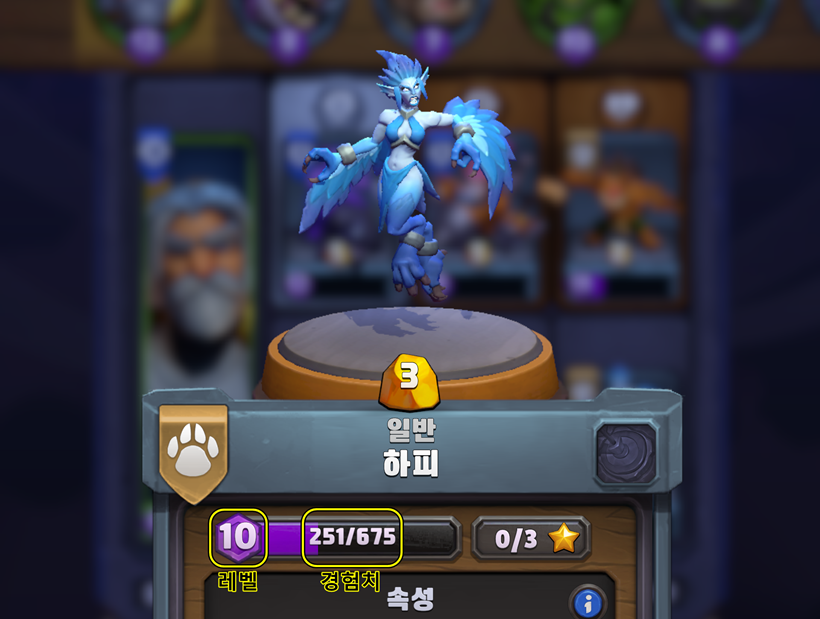Open the blue info button beside 속성
This screenshot has height=619, width=820.
pos(588,603)
